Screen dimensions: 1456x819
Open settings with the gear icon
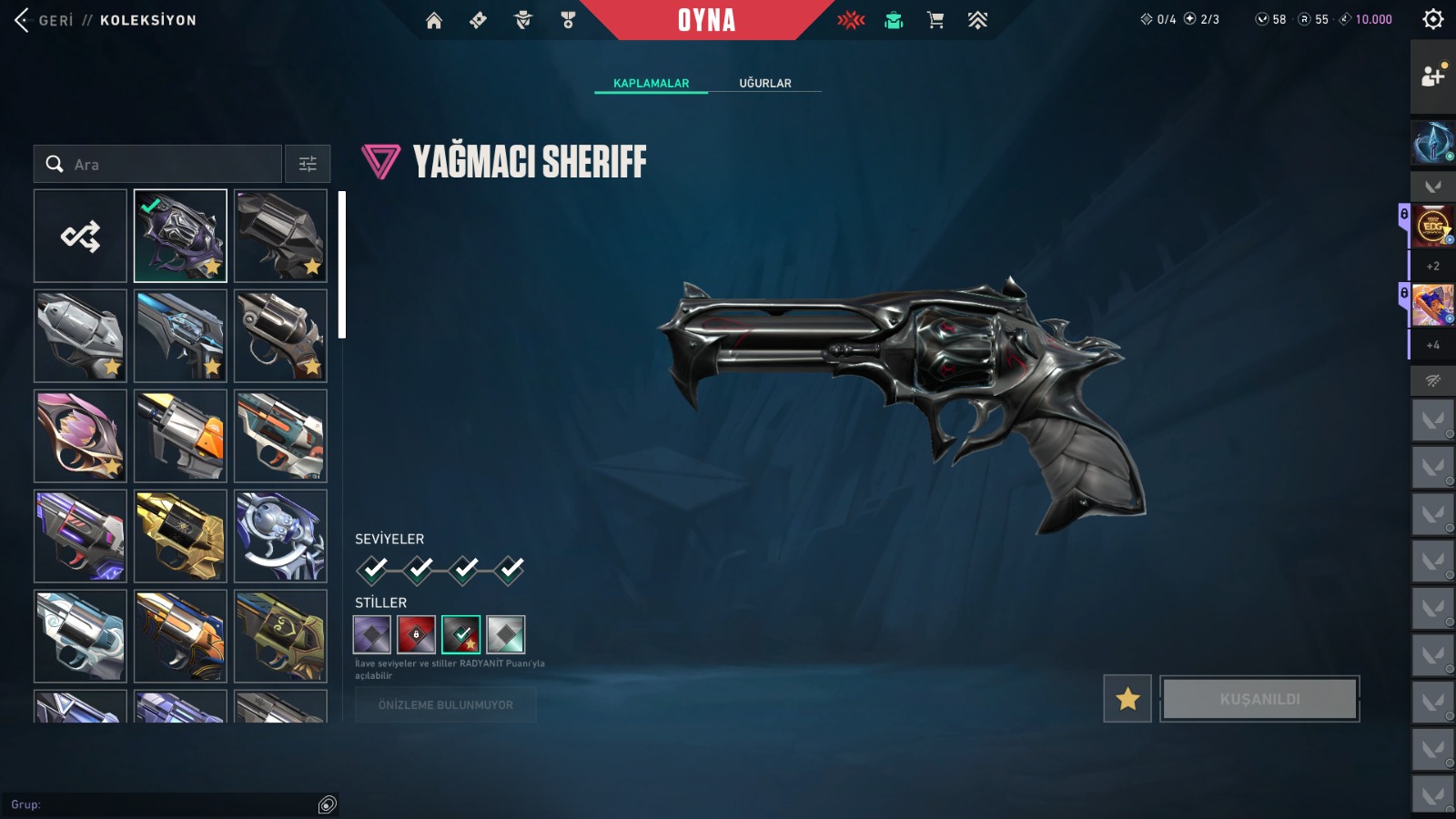[1433, 19]
